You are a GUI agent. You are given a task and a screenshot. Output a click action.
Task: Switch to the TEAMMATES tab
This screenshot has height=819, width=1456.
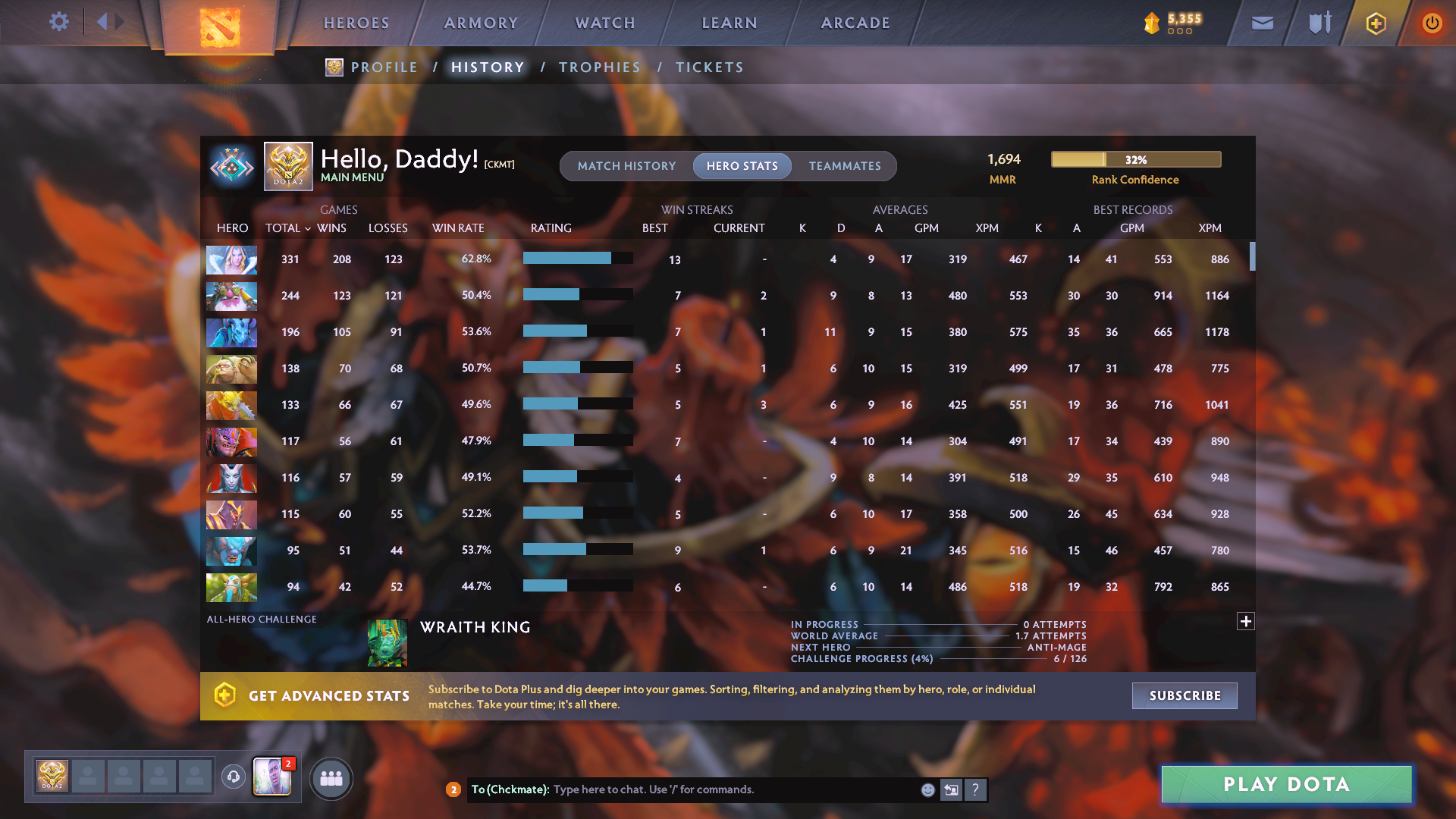(x=844, y=165)
